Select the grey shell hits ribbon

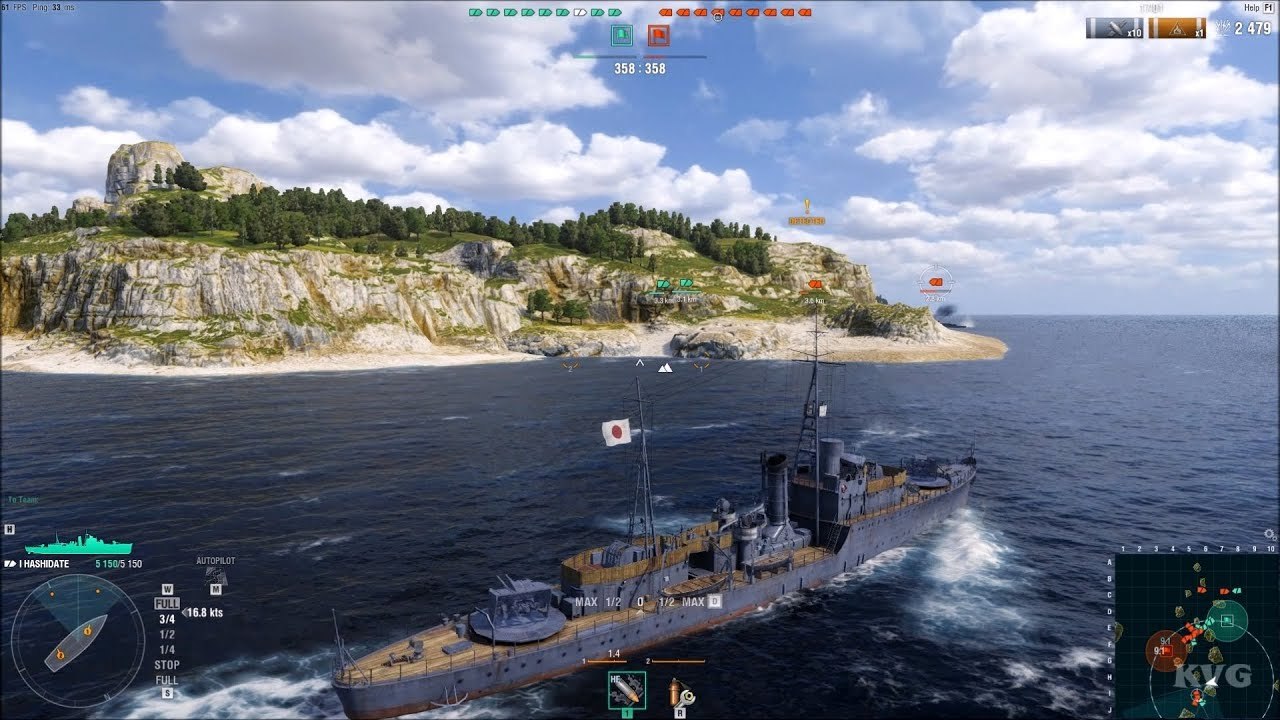pyautogui.click(x=1114, y=29)
